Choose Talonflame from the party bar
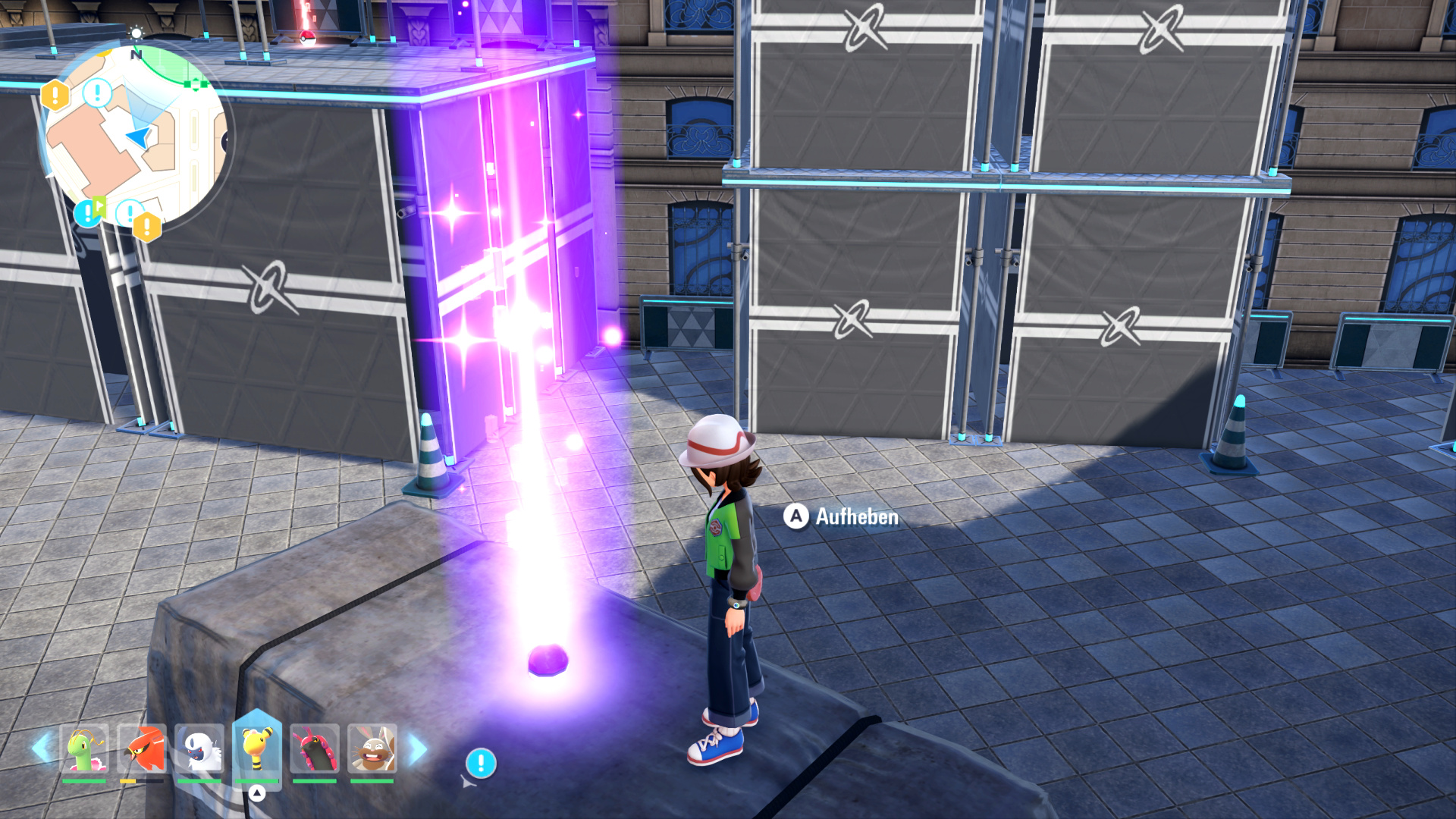The height and width of the screenshot is (819, 1456). 142,748
